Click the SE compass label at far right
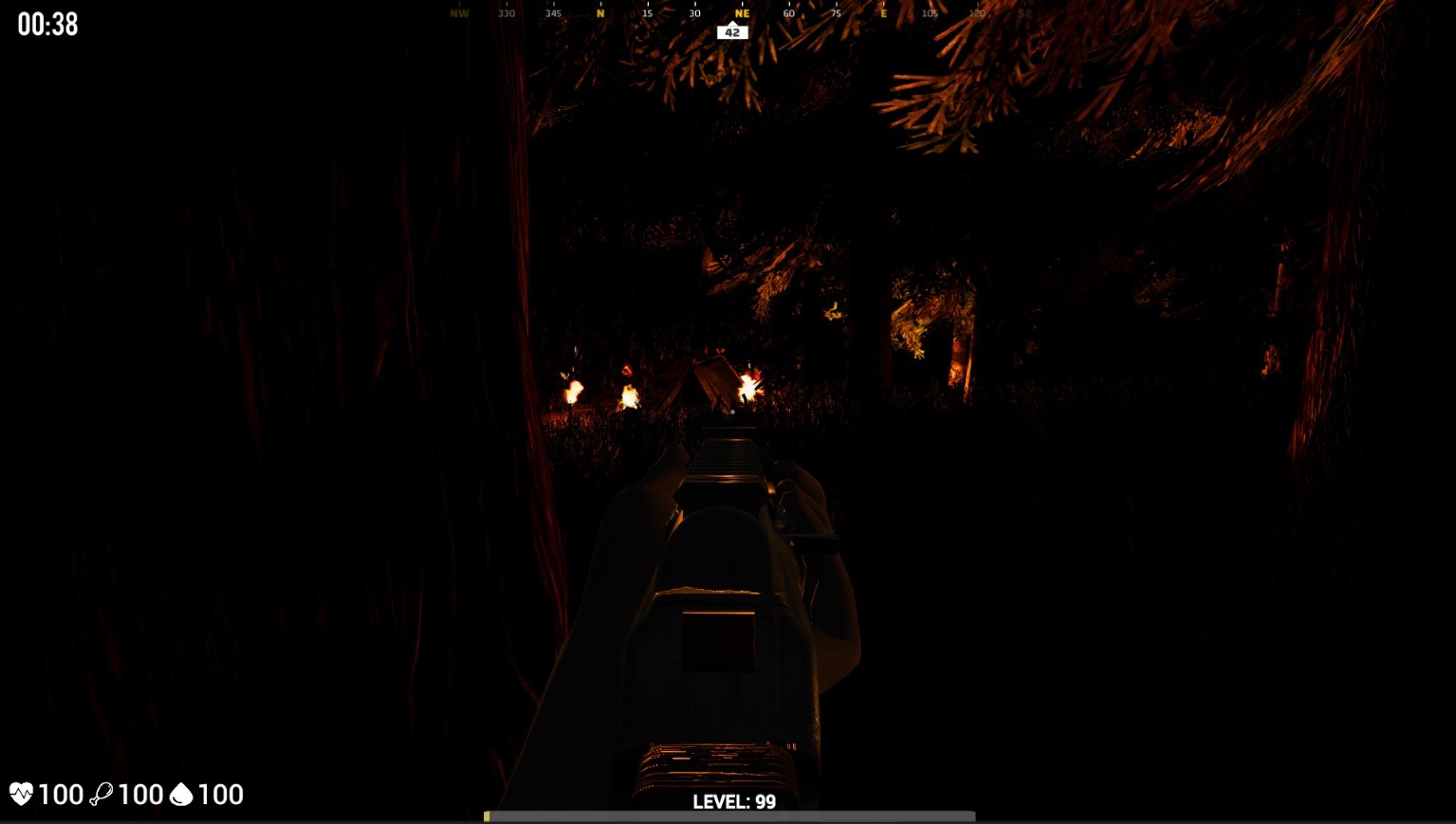1456x824 pixels. pyautogui.click(x=1024, y=13)
